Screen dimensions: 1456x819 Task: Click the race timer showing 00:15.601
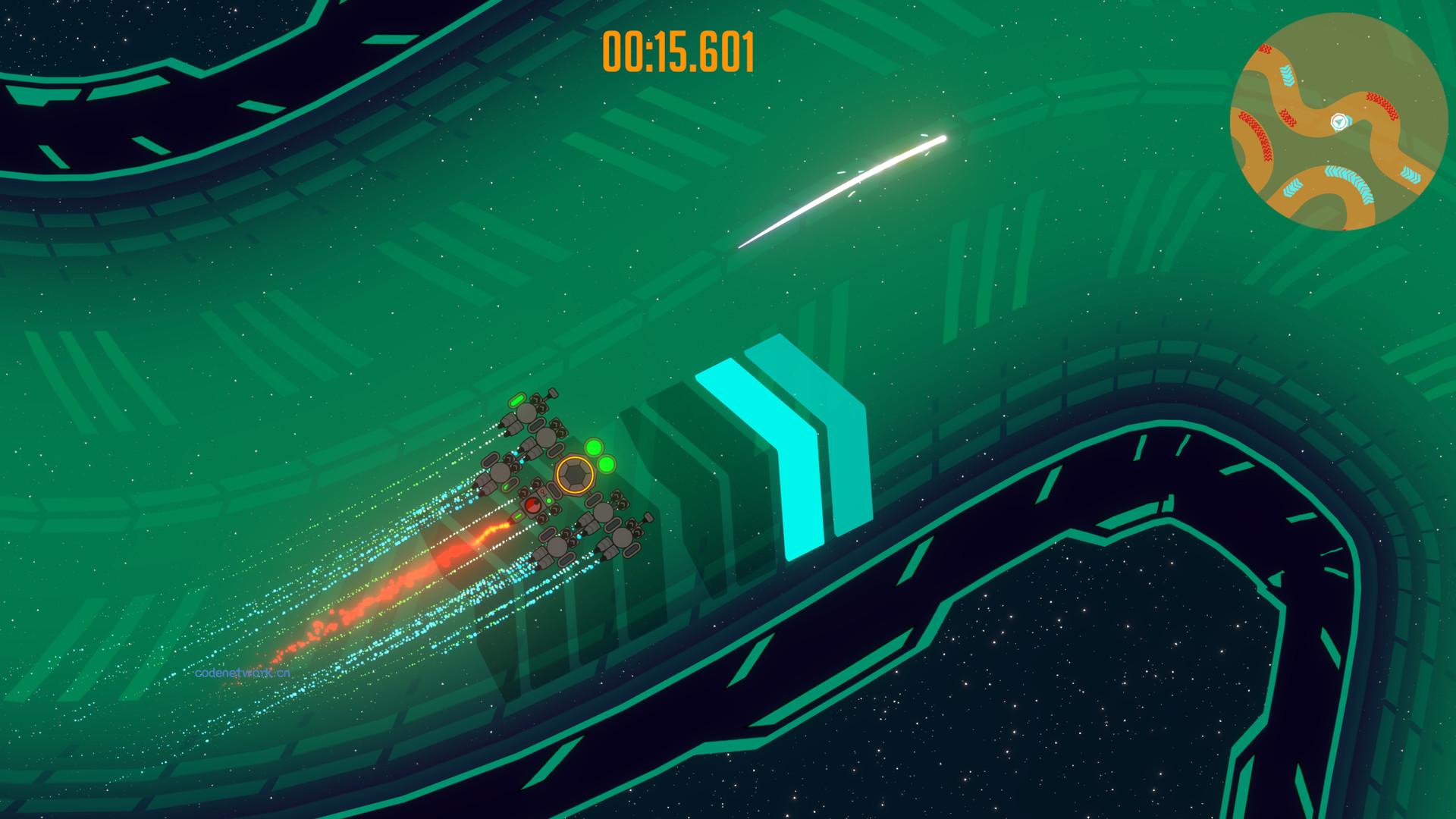(x=677, y=49)
